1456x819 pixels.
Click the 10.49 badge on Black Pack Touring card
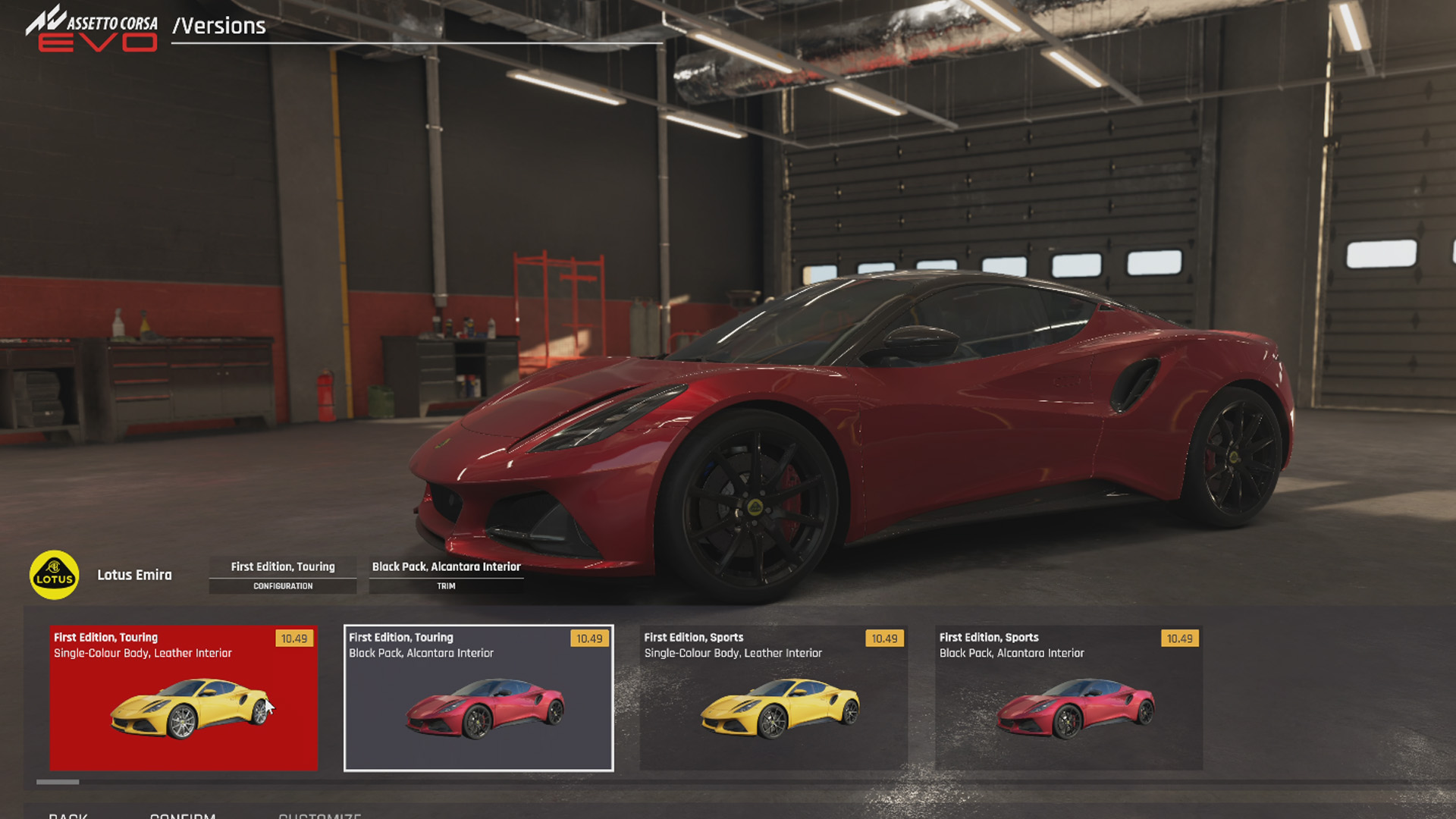588,639
